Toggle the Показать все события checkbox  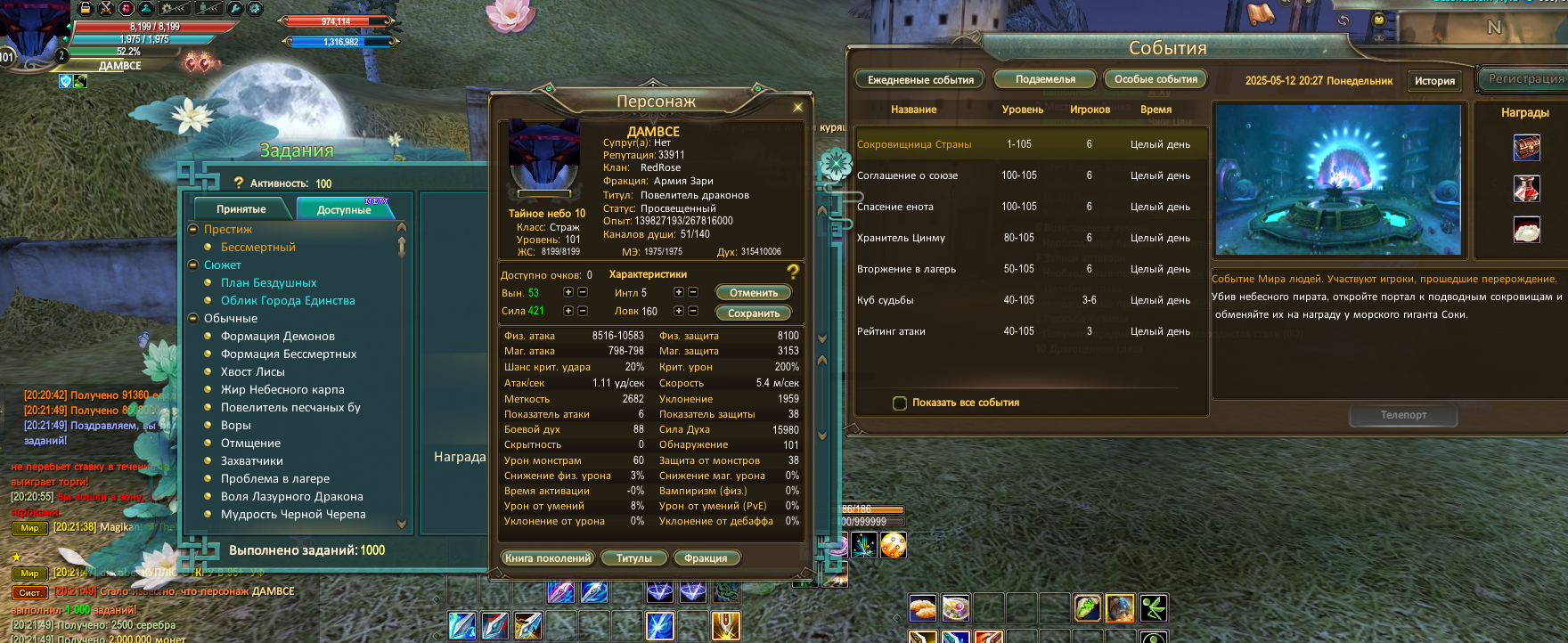pyautogui.click(x=900, y=403)
